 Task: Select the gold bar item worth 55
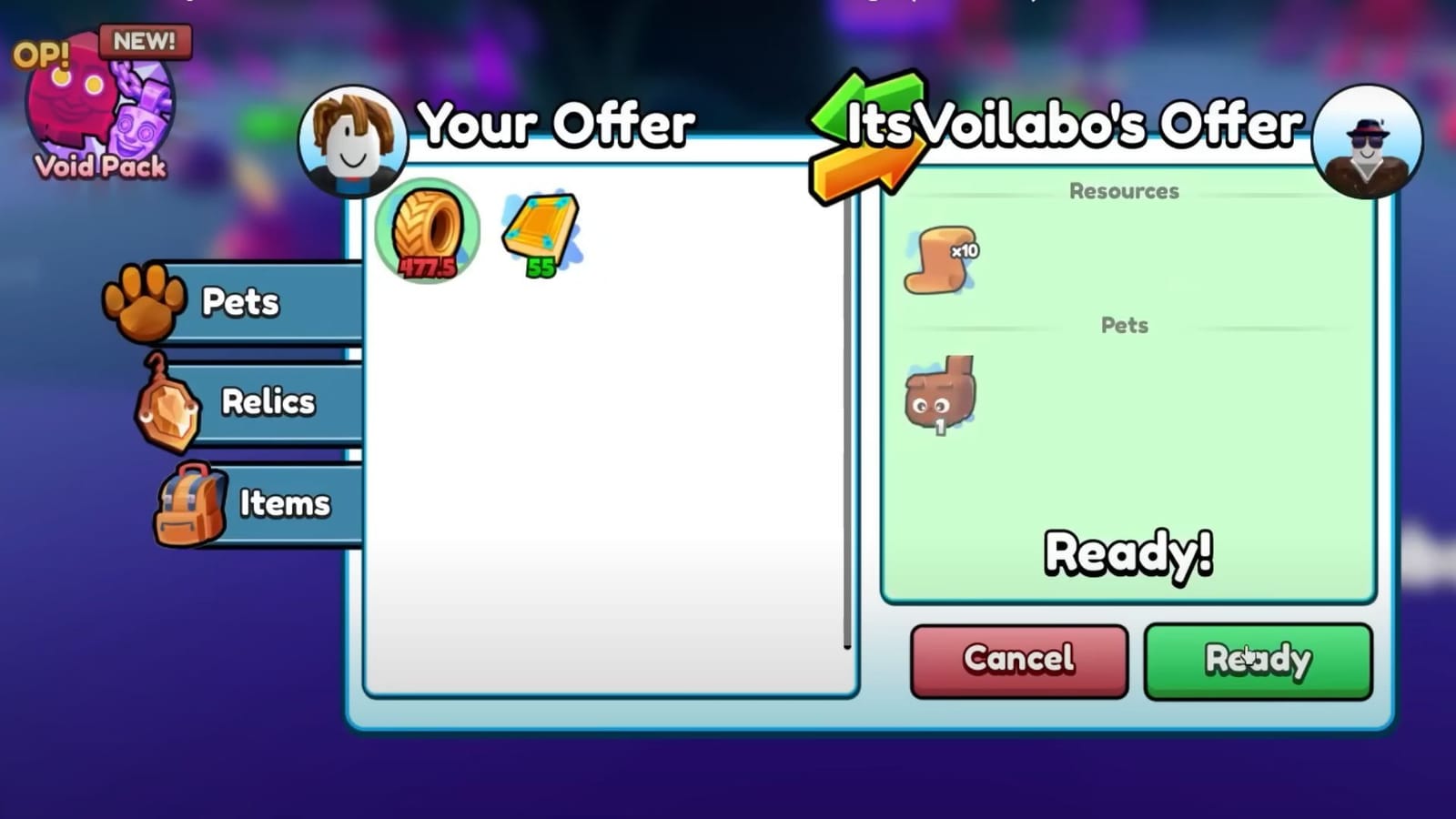(539, 227)
